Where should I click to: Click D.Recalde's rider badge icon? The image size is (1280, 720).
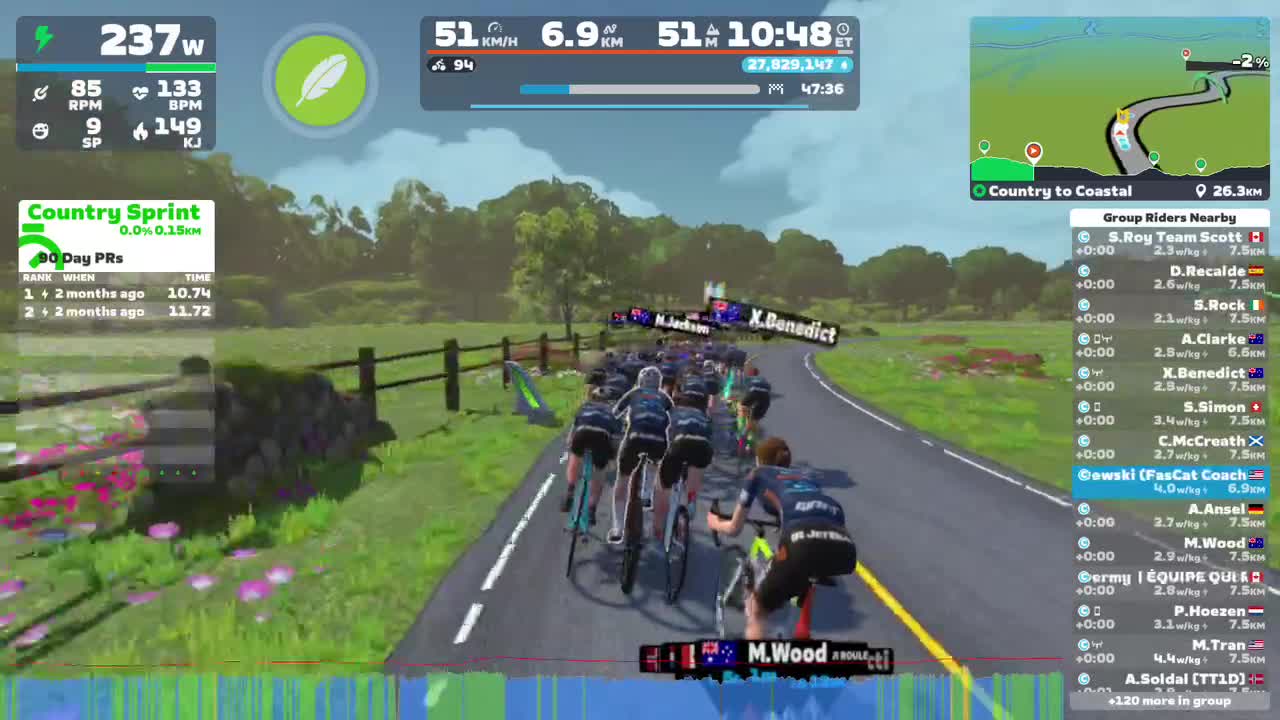pos(1084,271)
